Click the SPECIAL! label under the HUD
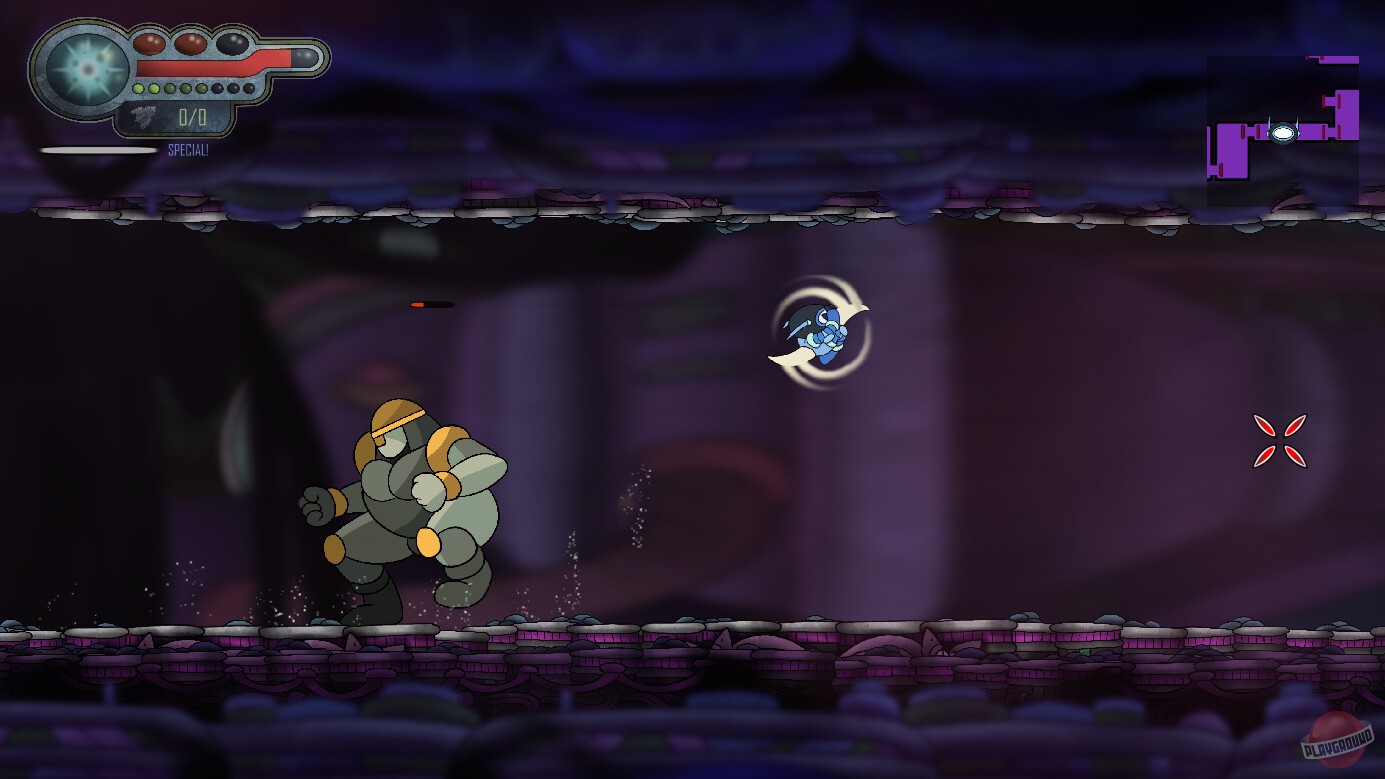Screen dimensions: 1385x779 (188, 149)
